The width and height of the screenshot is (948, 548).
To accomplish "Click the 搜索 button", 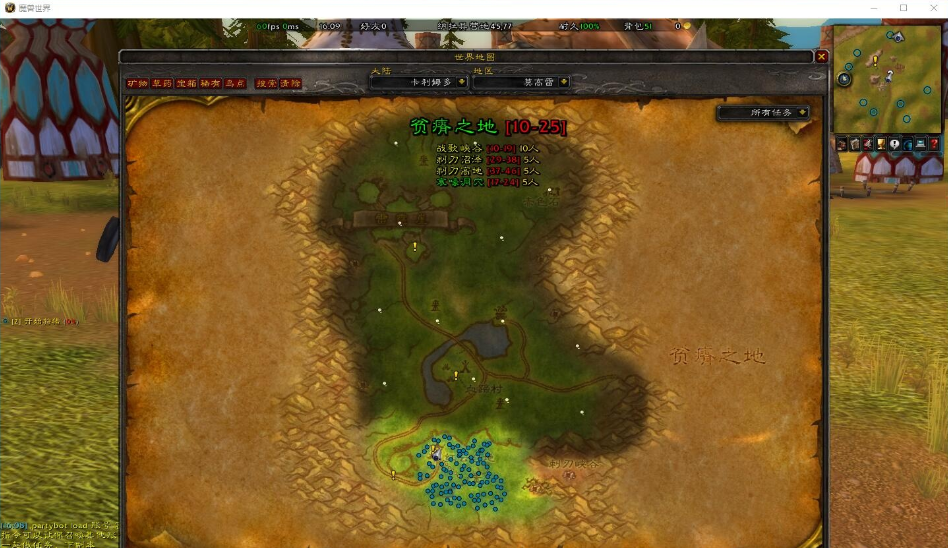I will pos(265,84).
